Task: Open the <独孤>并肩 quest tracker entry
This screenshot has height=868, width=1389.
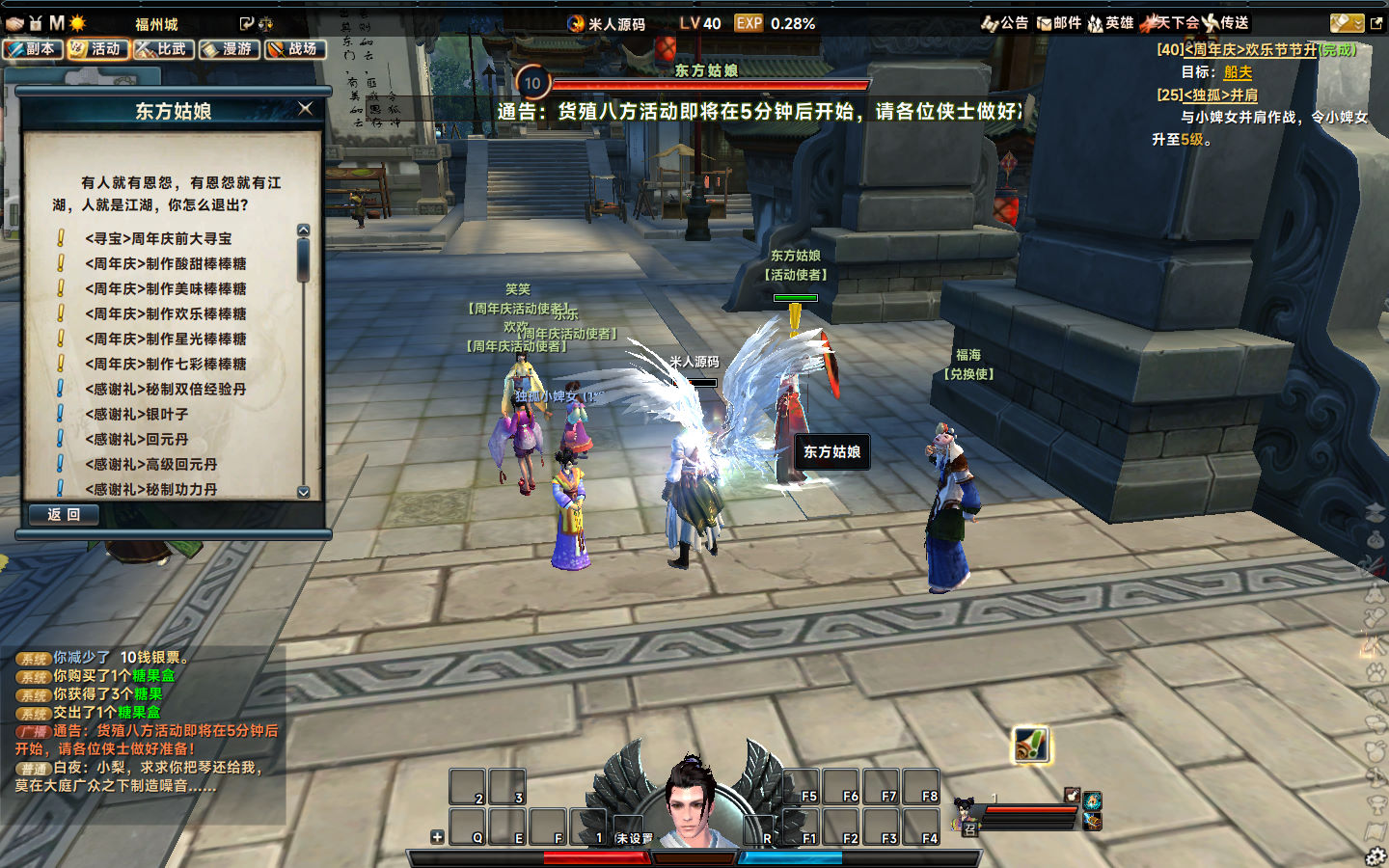Action: pyautogui.click(x=1220, y=95)
